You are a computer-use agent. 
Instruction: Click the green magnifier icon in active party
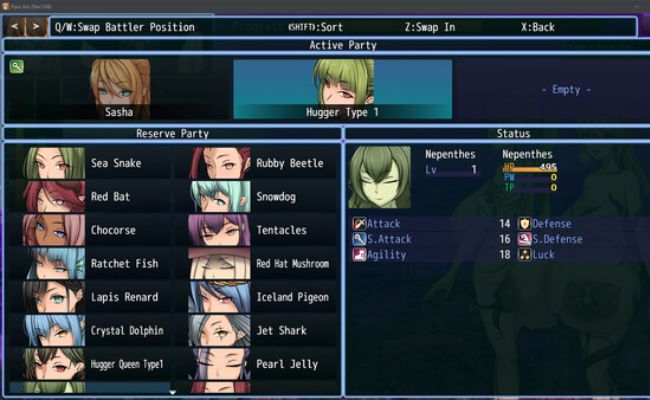tap(17, 67)
